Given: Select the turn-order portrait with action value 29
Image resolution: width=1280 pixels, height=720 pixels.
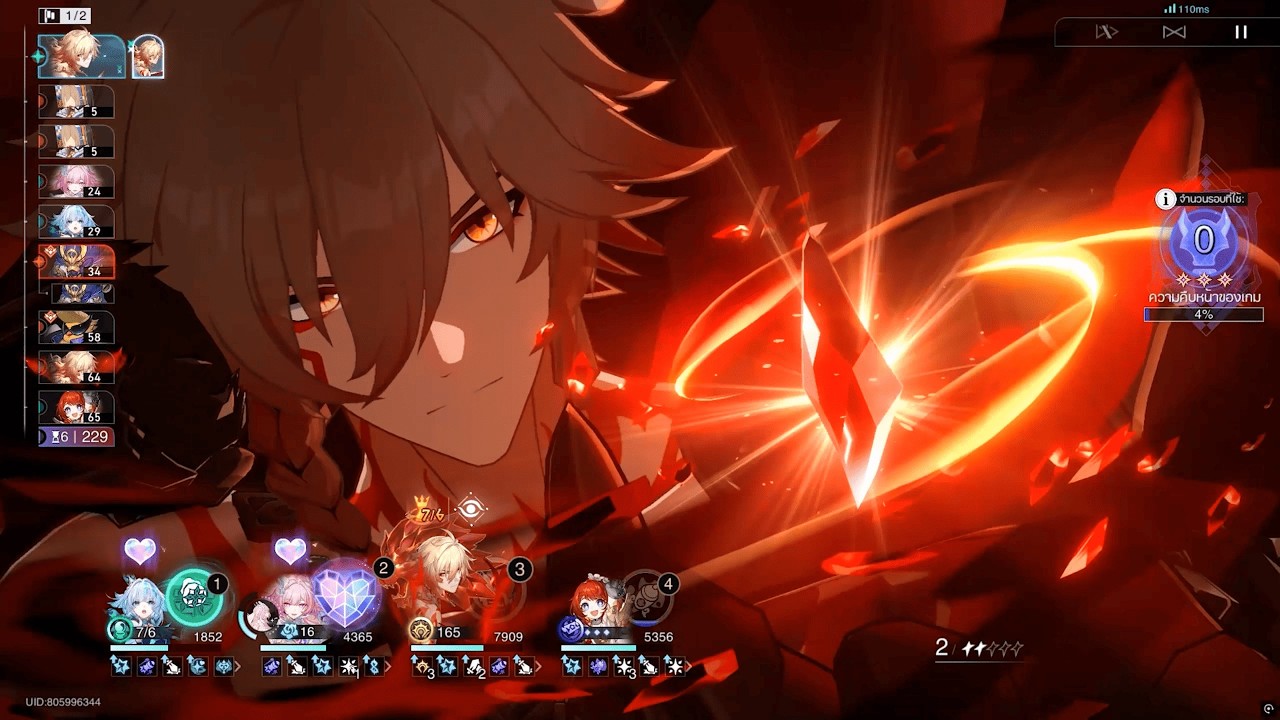Looking at the screenshot, I should tap(76, 222).
